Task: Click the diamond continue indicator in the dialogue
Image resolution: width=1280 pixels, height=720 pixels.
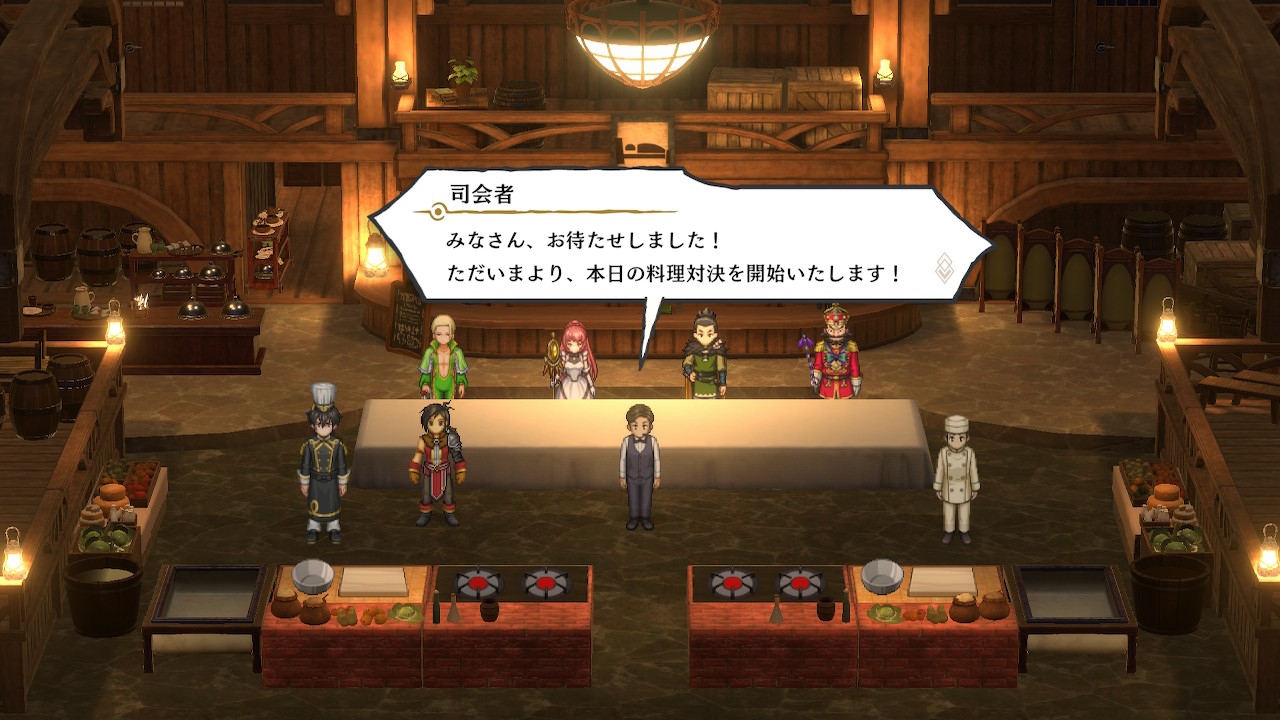Action: (945, 268)
